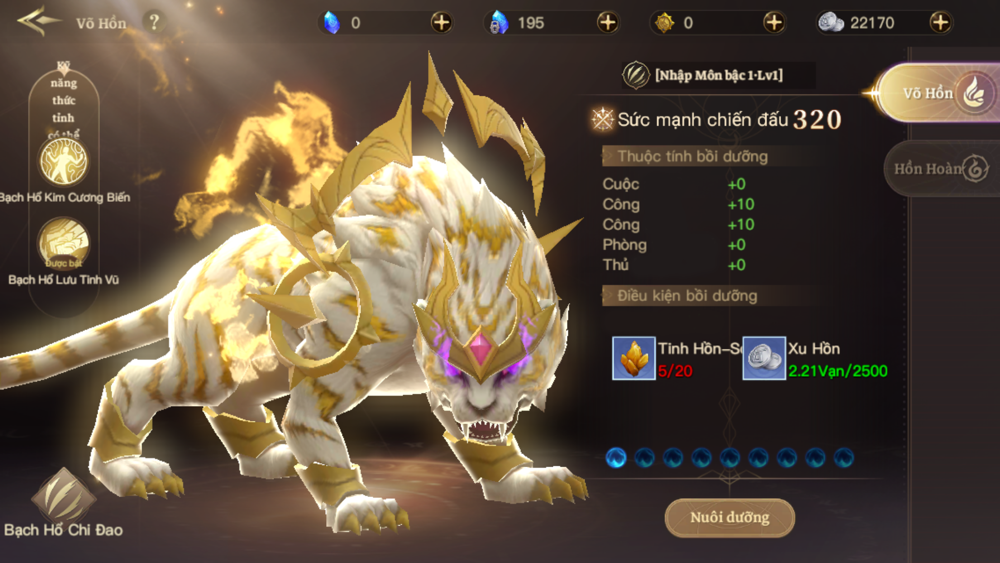The image size is (1000, 563).
Task: Open the Nhập Môn bậc 1-Lv1 rank label
Action: pyautogui.click(x=716, y=75)
